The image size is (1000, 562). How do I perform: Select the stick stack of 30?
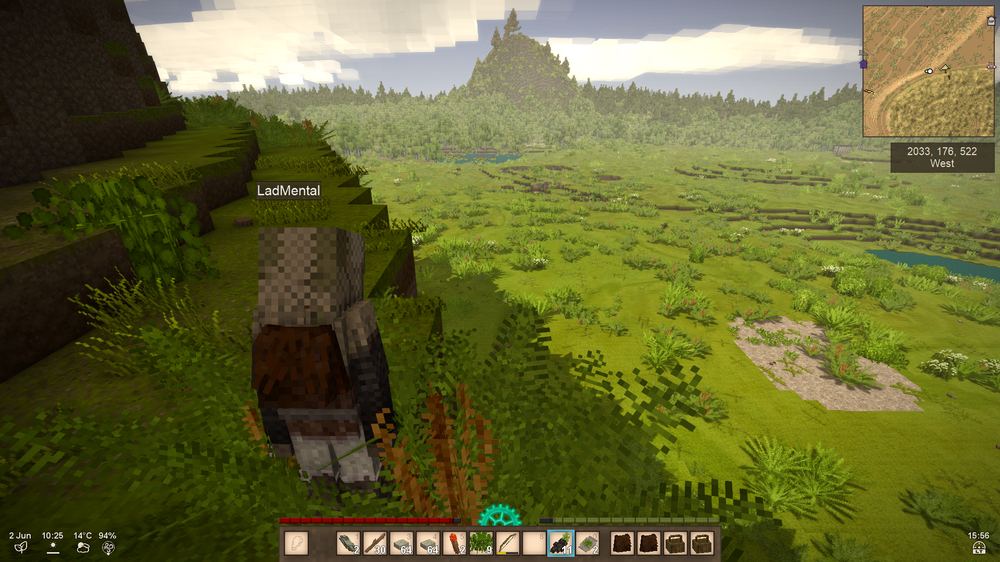(x=374, y=543)
